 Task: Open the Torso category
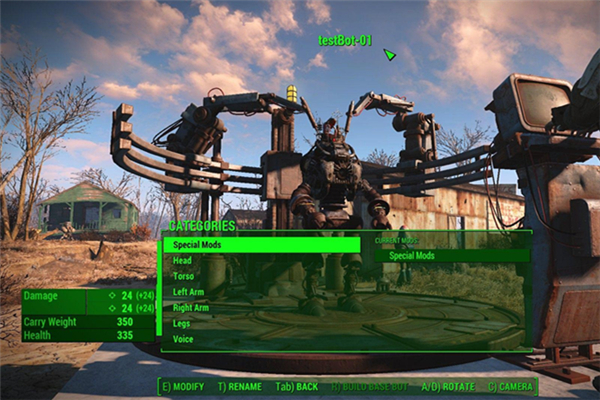pos(184,276)
